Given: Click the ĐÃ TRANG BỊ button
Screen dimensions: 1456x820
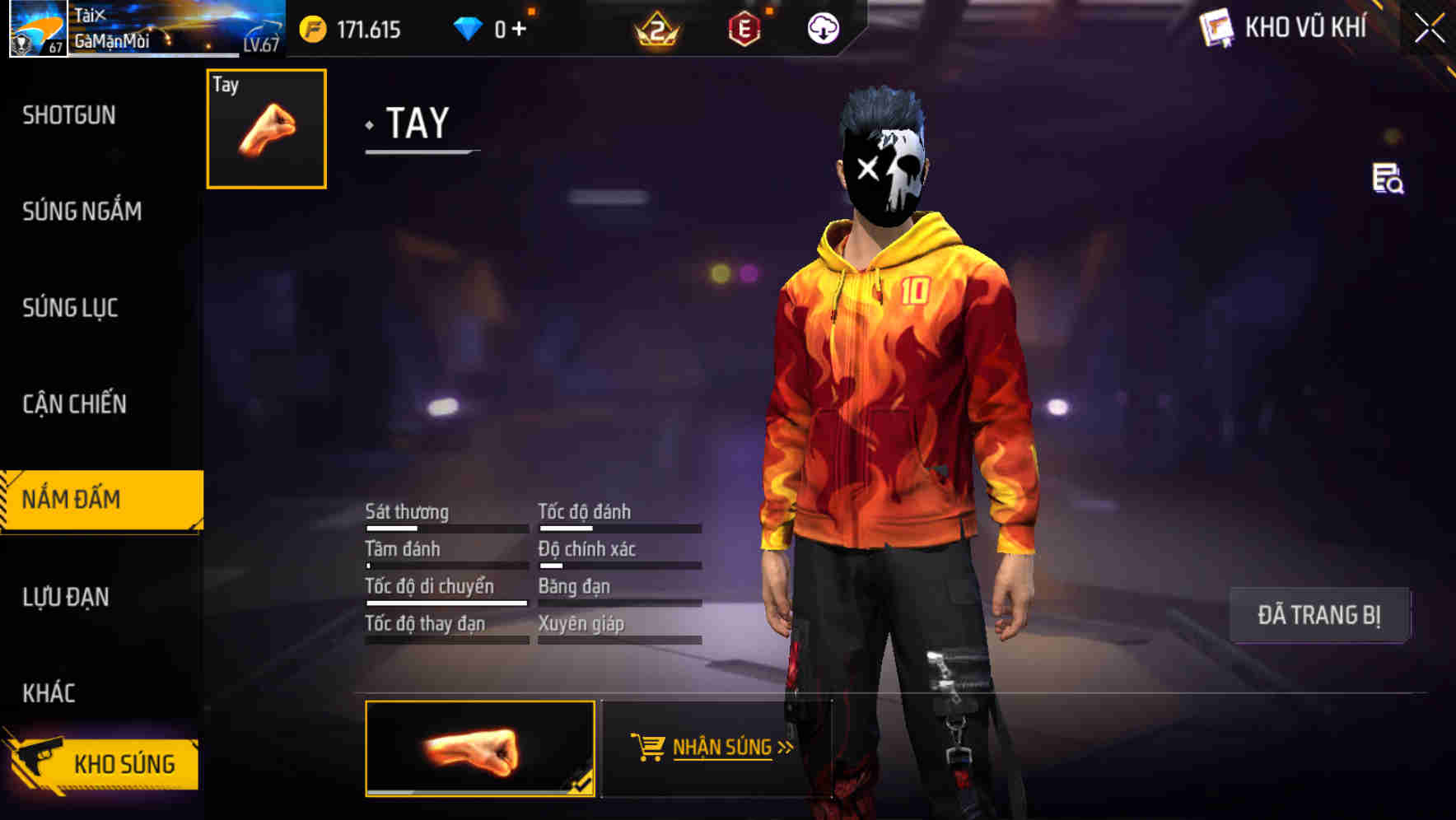Looking at the screenshot, I should click(1319, 615).
